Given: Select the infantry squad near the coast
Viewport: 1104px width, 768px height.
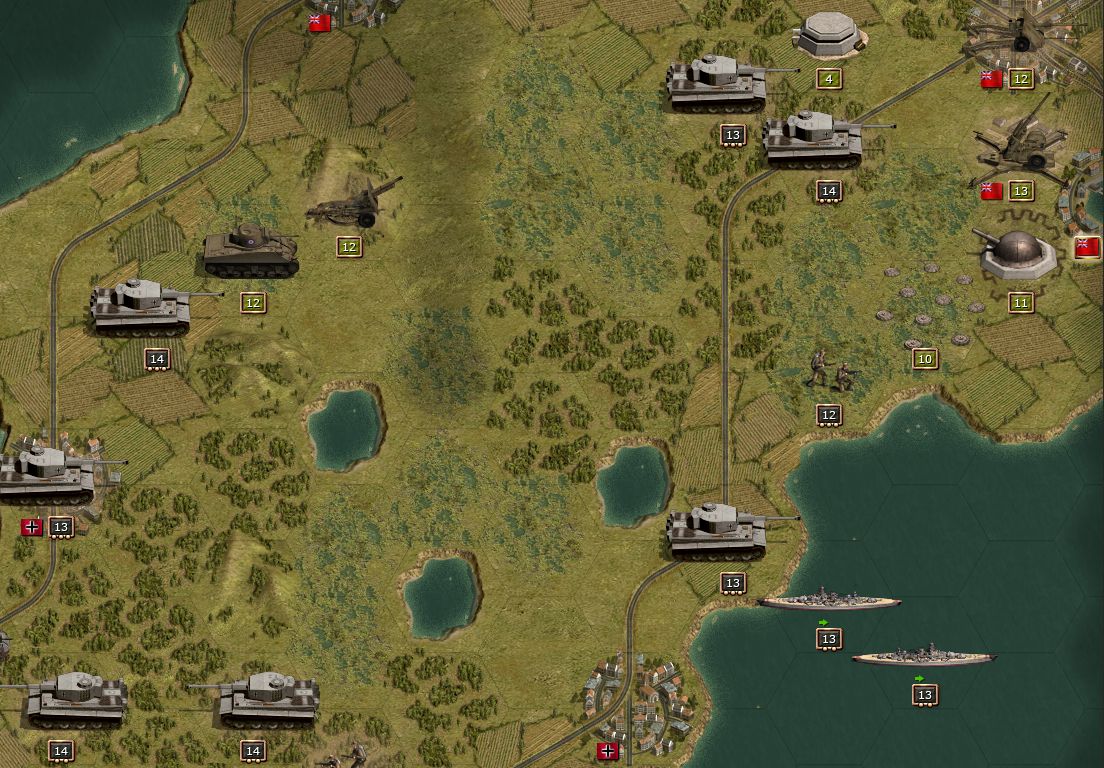Looking at the screenshot, I should tap(832, 371).
